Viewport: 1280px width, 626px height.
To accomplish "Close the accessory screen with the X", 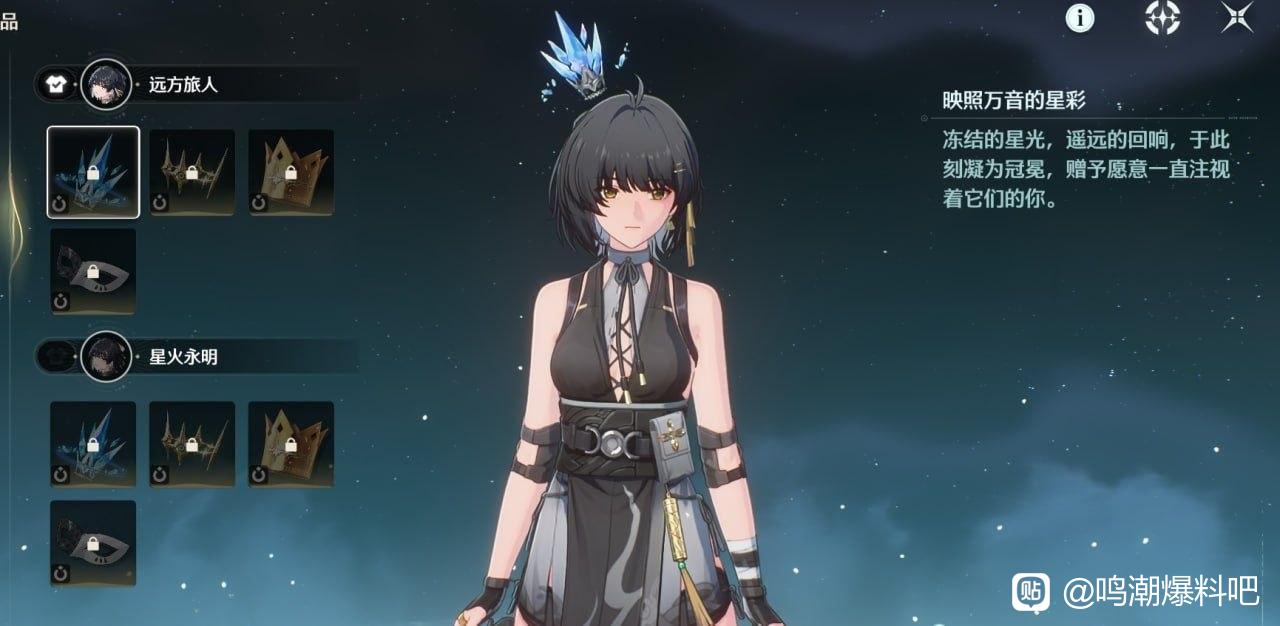I will 1237,17.
